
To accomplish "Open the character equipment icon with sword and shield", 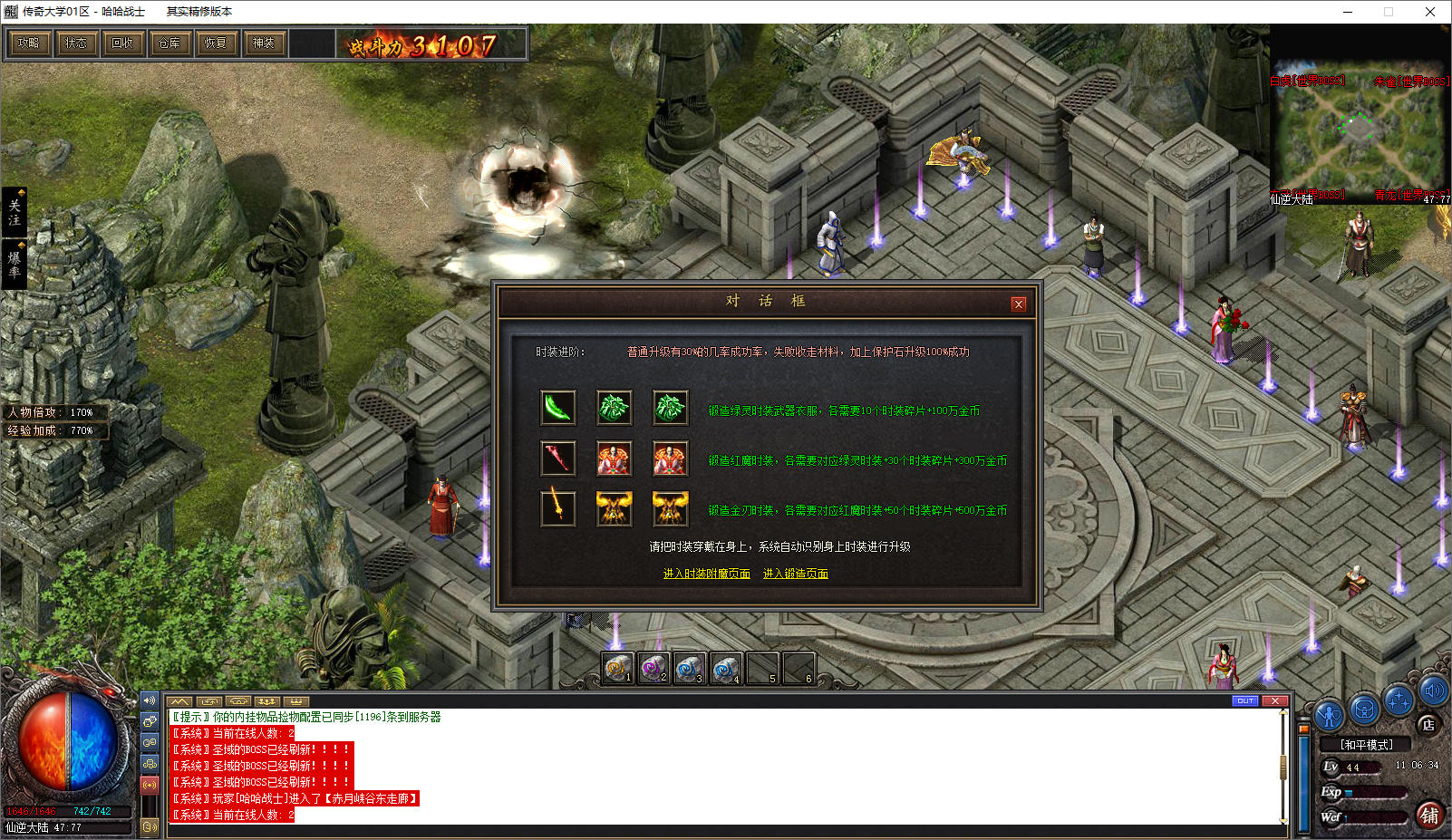I will [x=1329, y=715].
